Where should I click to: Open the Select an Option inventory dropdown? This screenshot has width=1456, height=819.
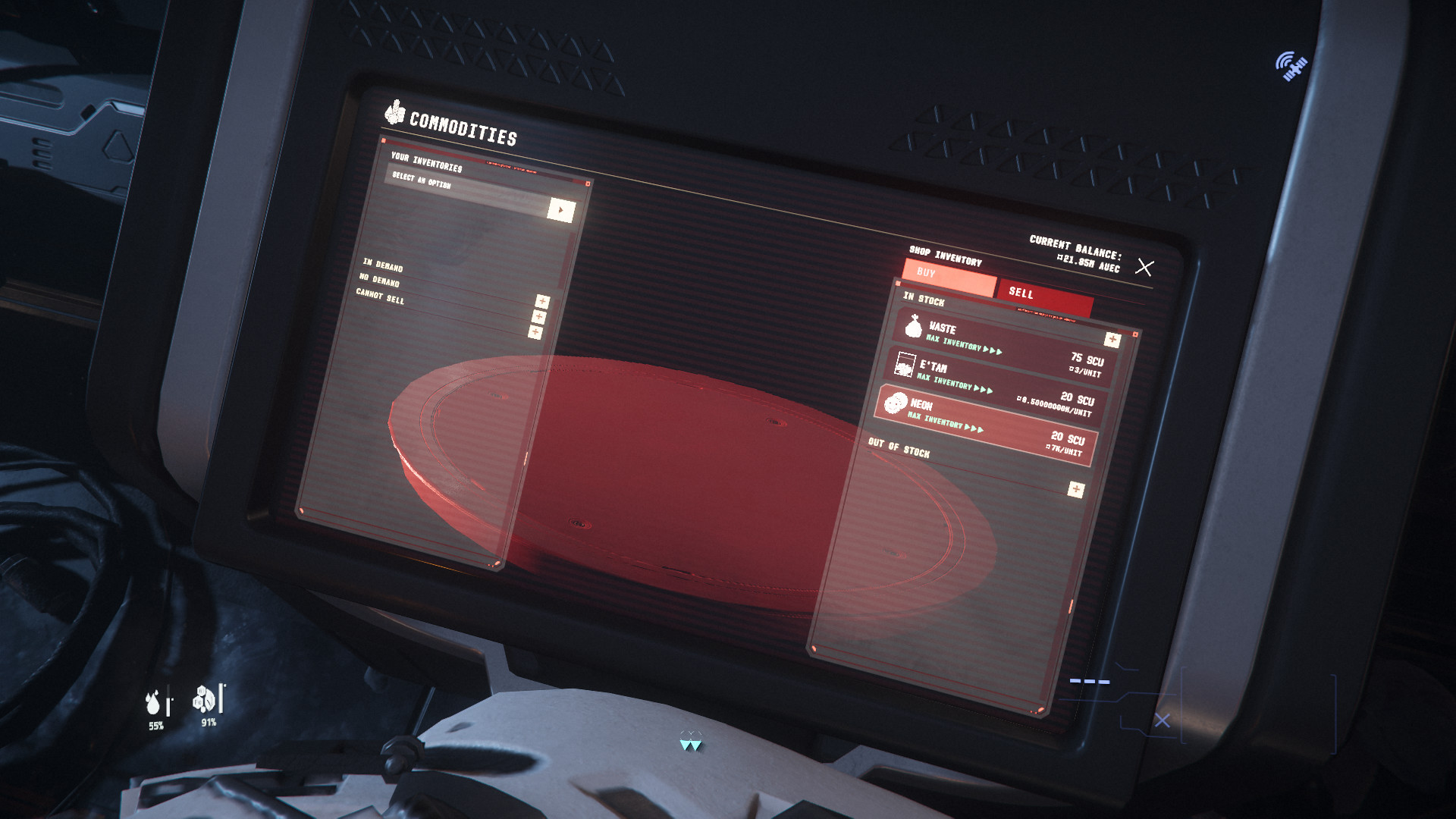(x=560, y=210)
